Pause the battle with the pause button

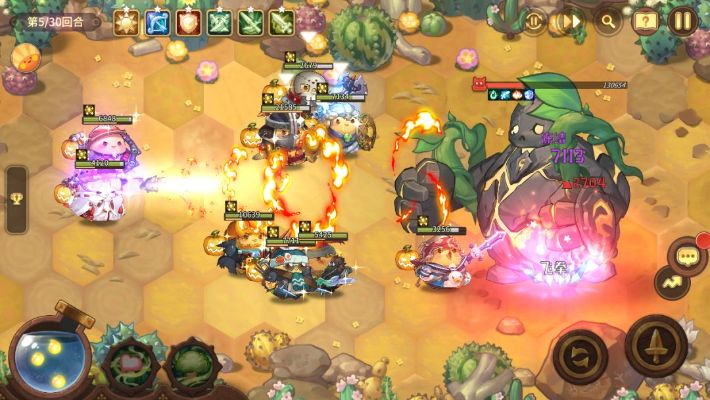tap(683, 19)
